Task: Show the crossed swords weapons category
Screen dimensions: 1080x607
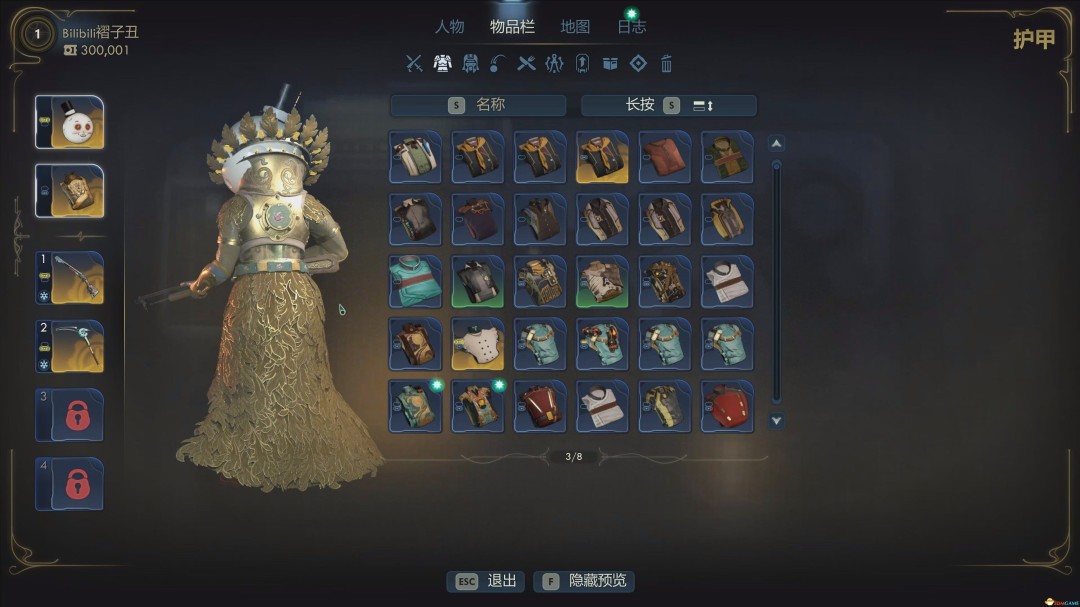Action: (414, 64)
